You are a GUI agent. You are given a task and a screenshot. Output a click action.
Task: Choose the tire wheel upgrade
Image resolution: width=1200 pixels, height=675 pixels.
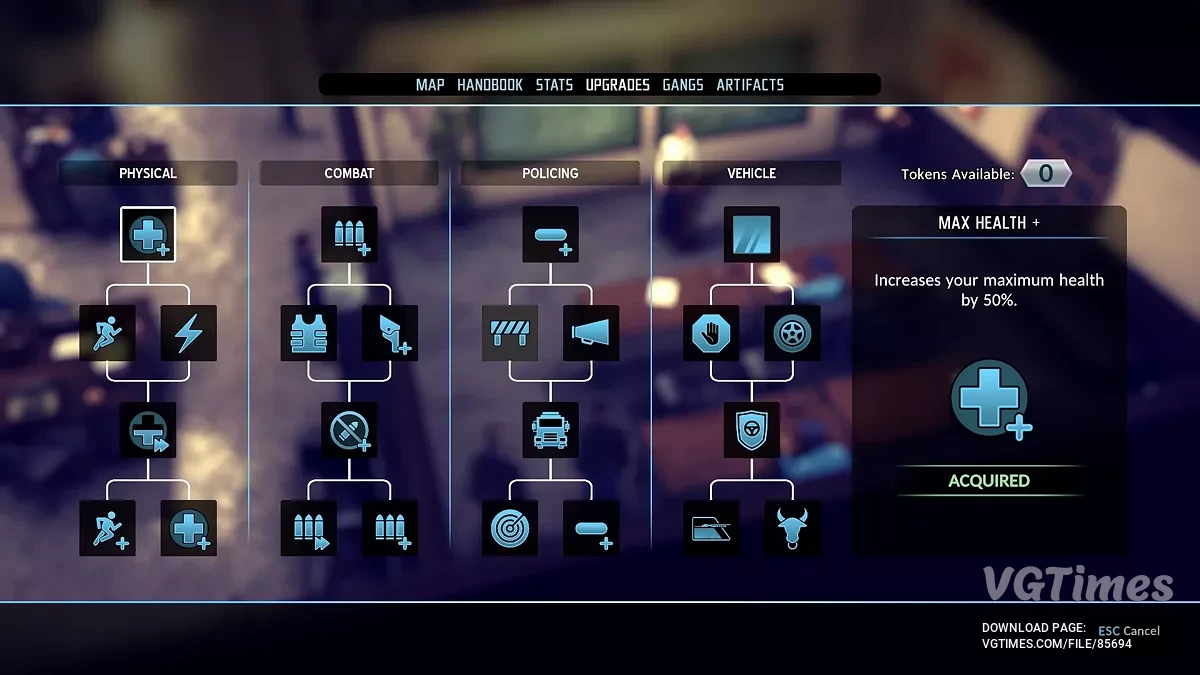(792, 333)
